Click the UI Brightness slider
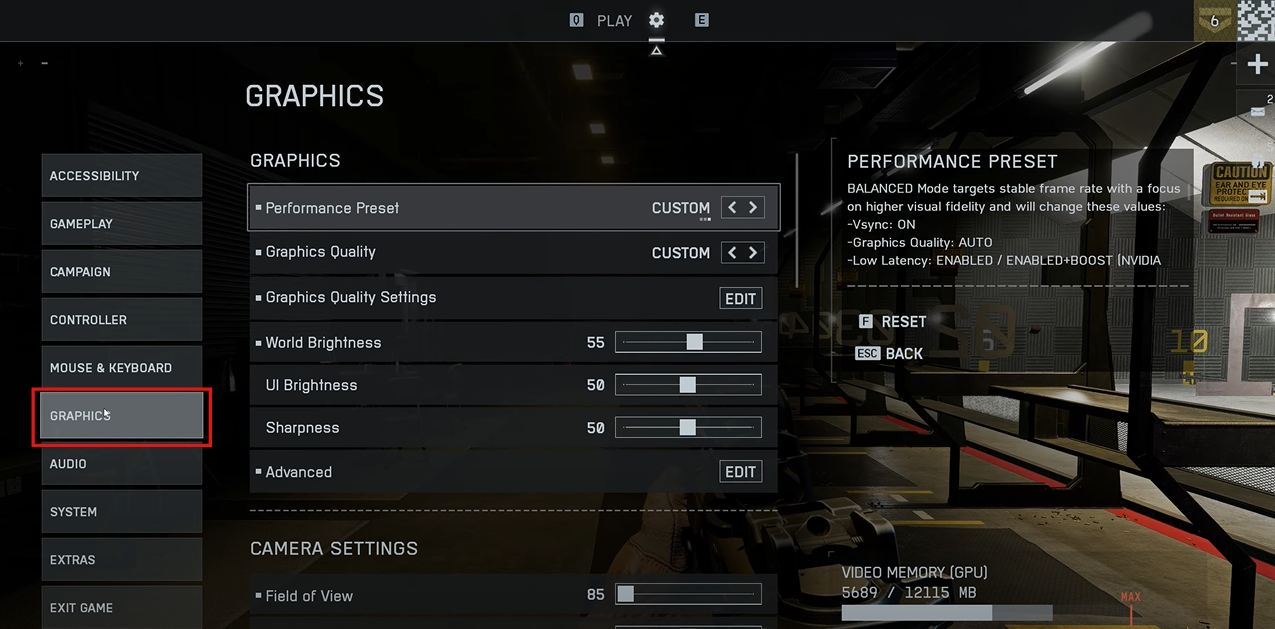Image resolution: width=1275 pixels, height=629 pixels. point(688,385)
